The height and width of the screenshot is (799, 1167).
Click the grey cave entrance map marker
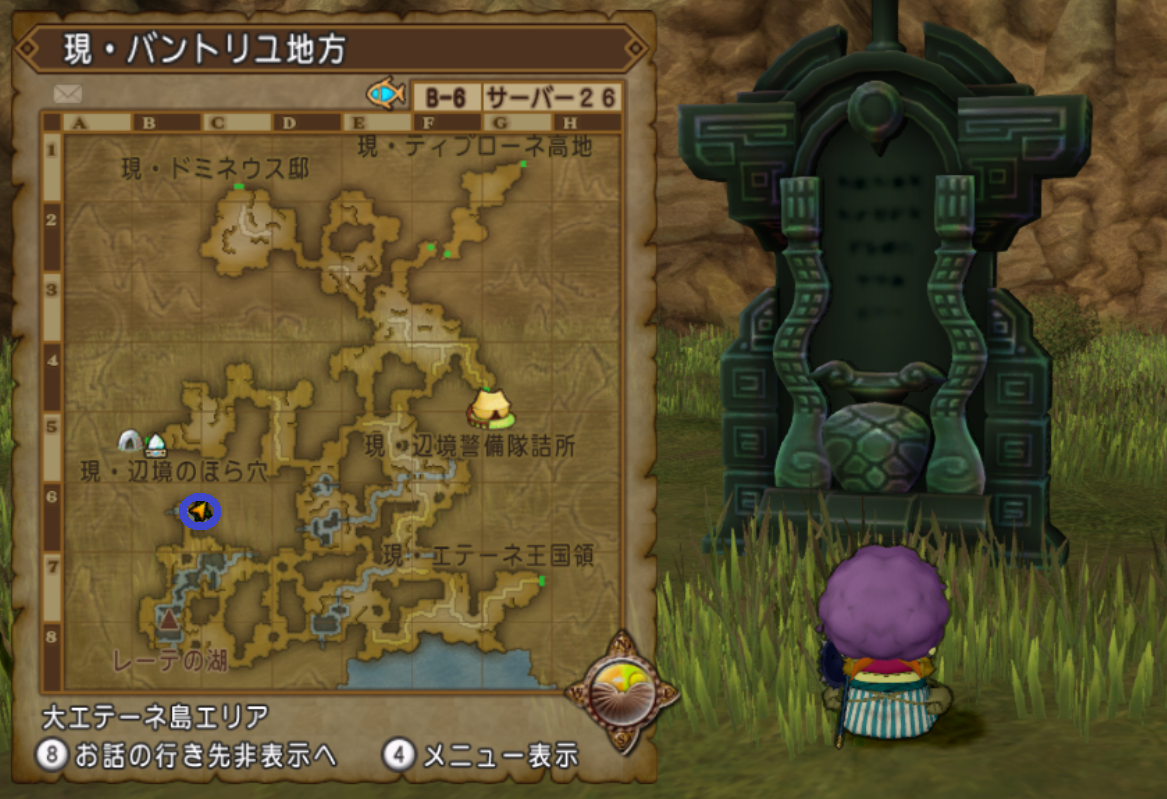pyautogui.click(x=129, y=440)
